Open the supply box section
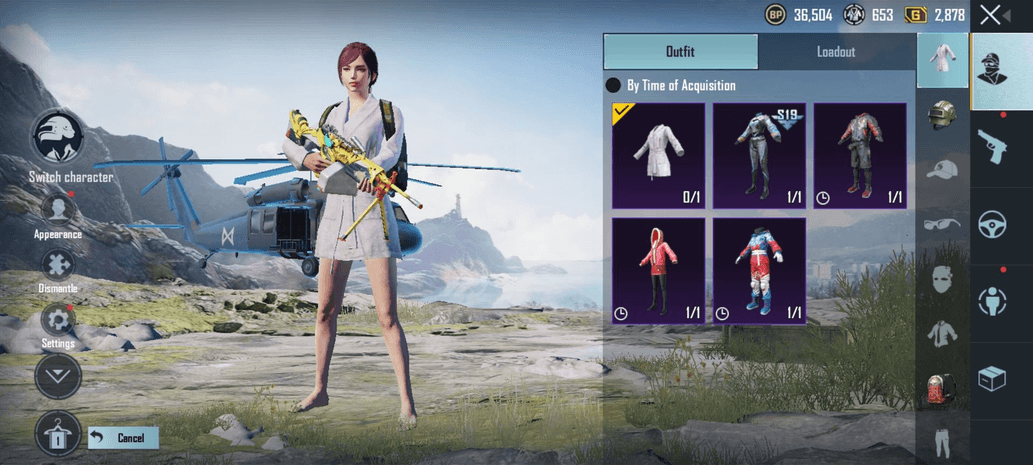 pyautogui.click(x=992, y=380)
